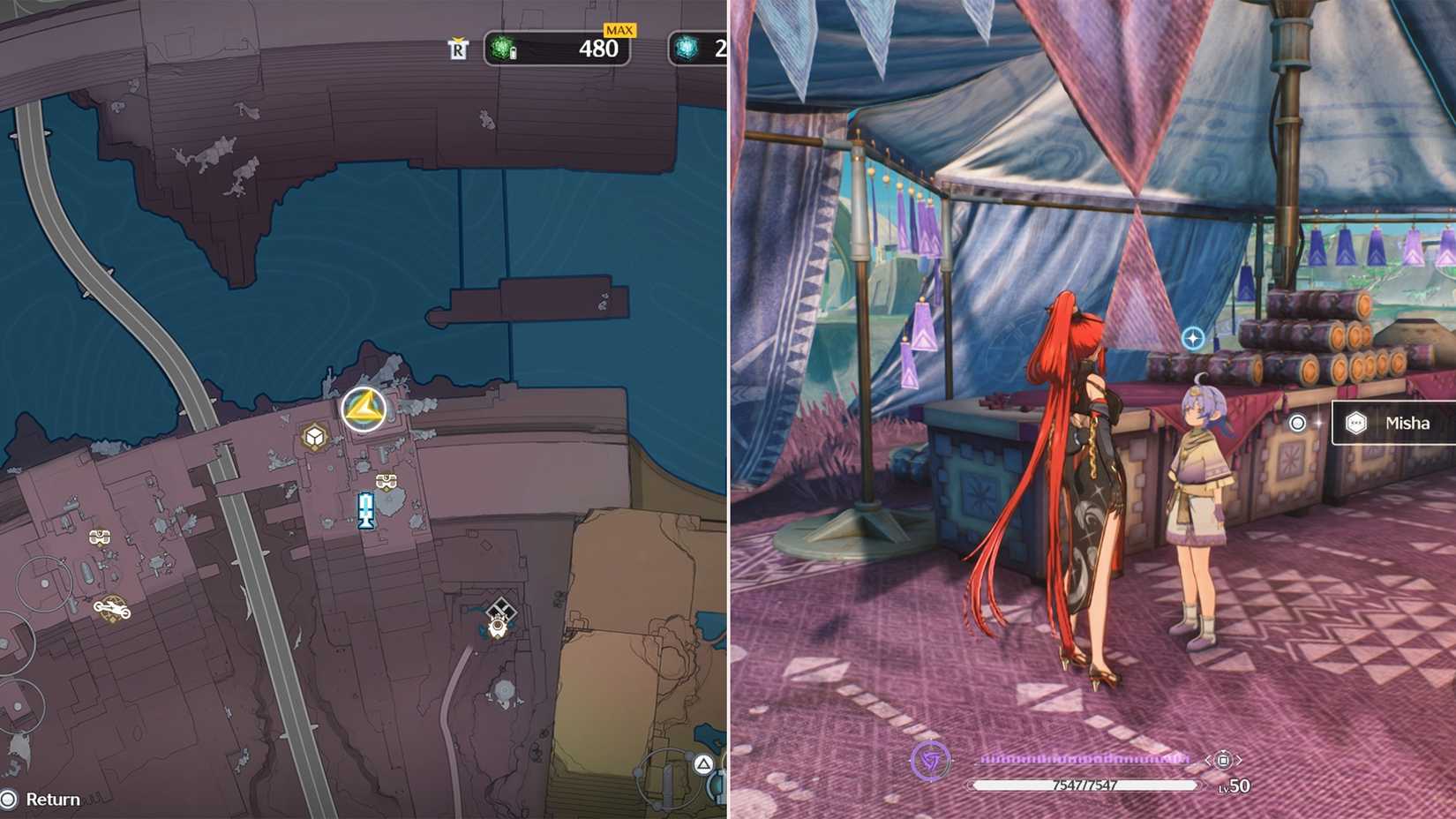Click the chest icon on the map's left side
The image size is (1456, 819).
click(100, 536)
